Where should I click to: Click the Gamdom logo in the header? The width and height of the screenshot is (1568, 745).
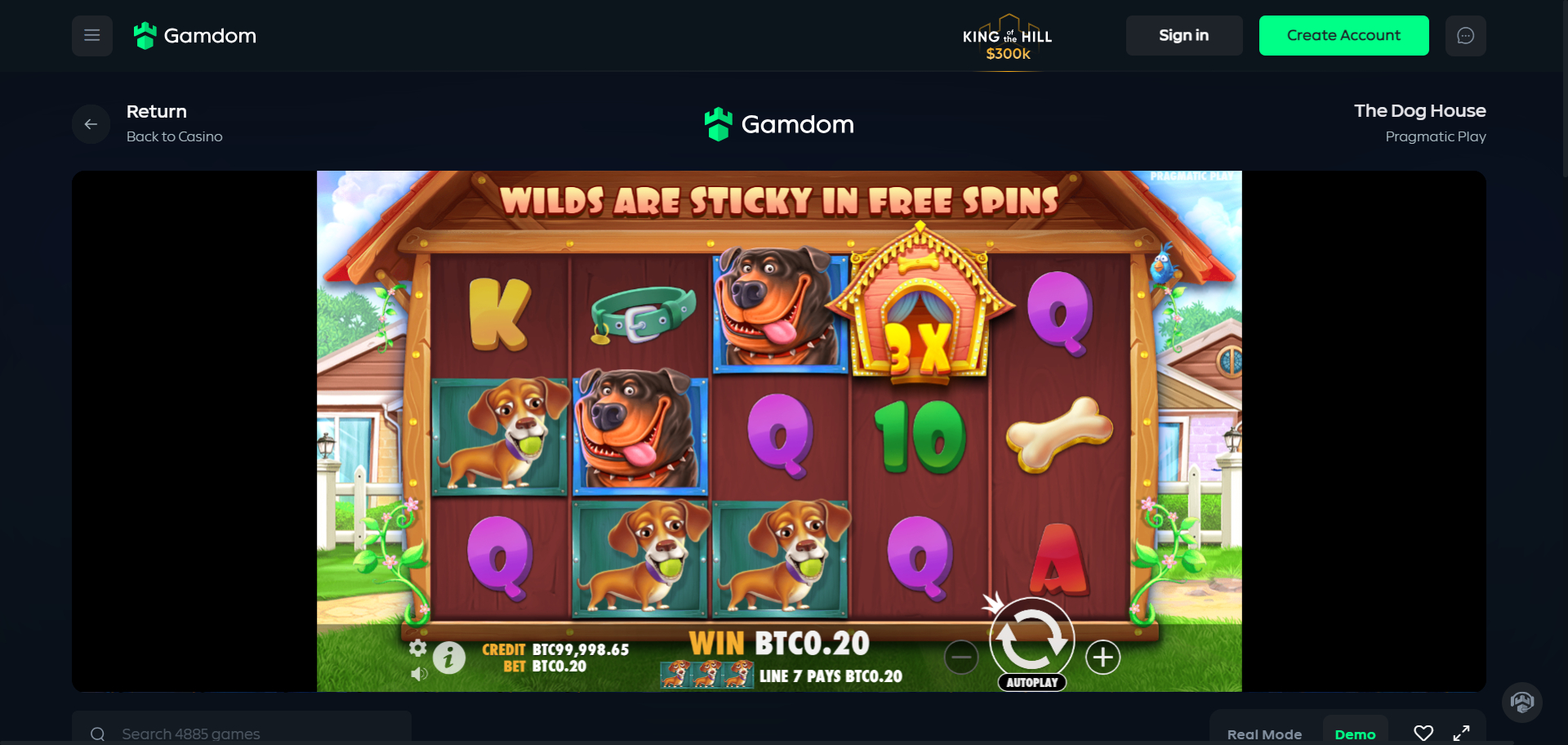coord(194,35)
